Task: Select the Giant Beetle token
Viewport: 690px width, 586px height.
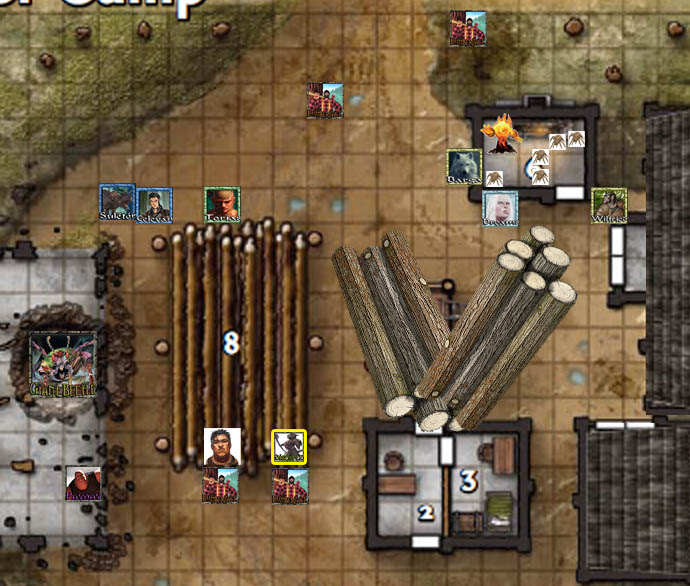Action: 63,364
